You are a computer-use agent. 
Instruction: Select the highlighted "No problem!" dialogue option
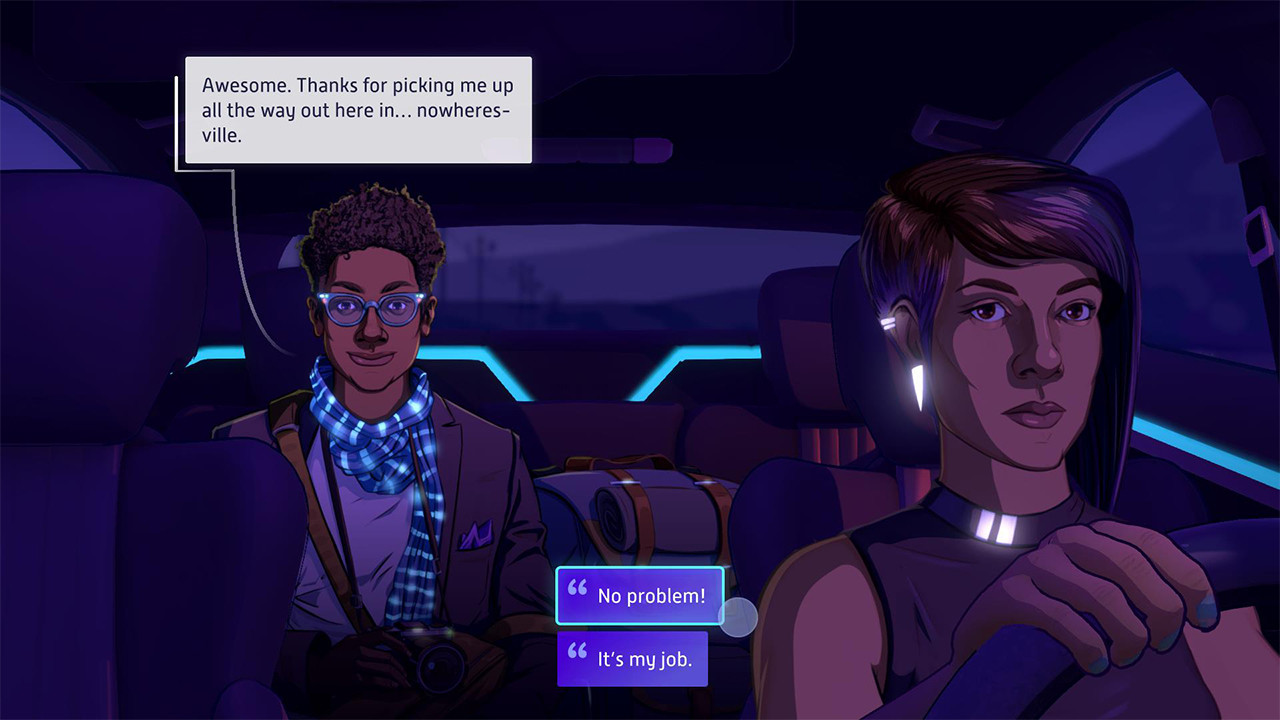pos(640,595)
